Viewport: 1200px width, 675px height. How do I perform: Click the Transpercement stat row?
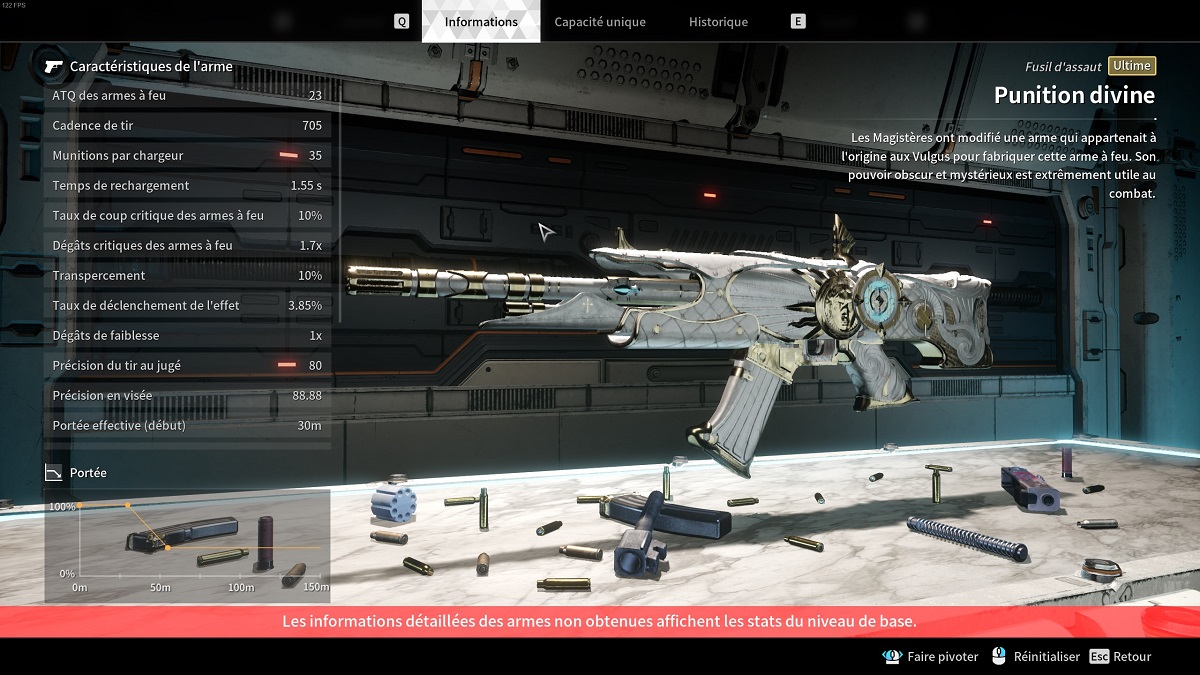(x=187, y=276)
